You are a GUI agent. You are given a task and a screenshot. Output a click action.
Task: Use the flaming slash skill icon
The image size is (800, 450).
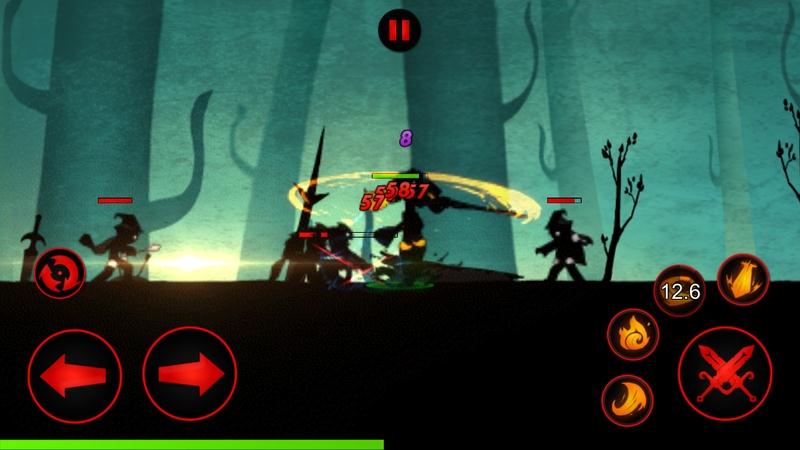point(743,279)
